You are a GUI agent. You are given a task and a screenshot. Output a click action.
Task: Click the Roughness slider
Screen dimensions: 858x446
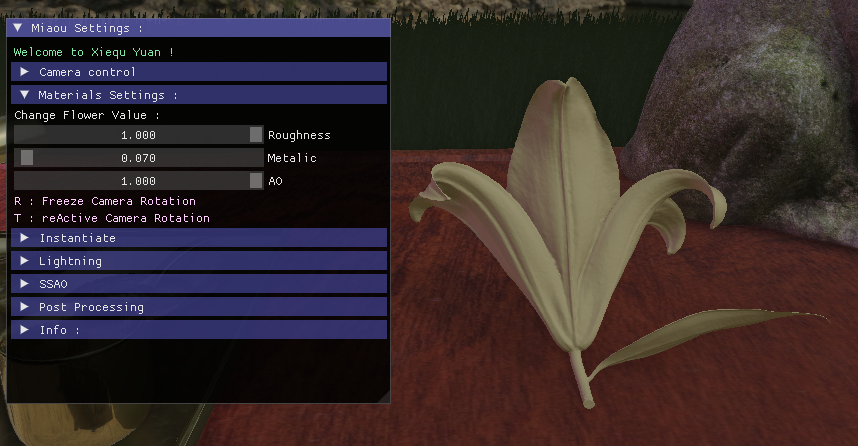pyautogui.click(x=138, y=135)
